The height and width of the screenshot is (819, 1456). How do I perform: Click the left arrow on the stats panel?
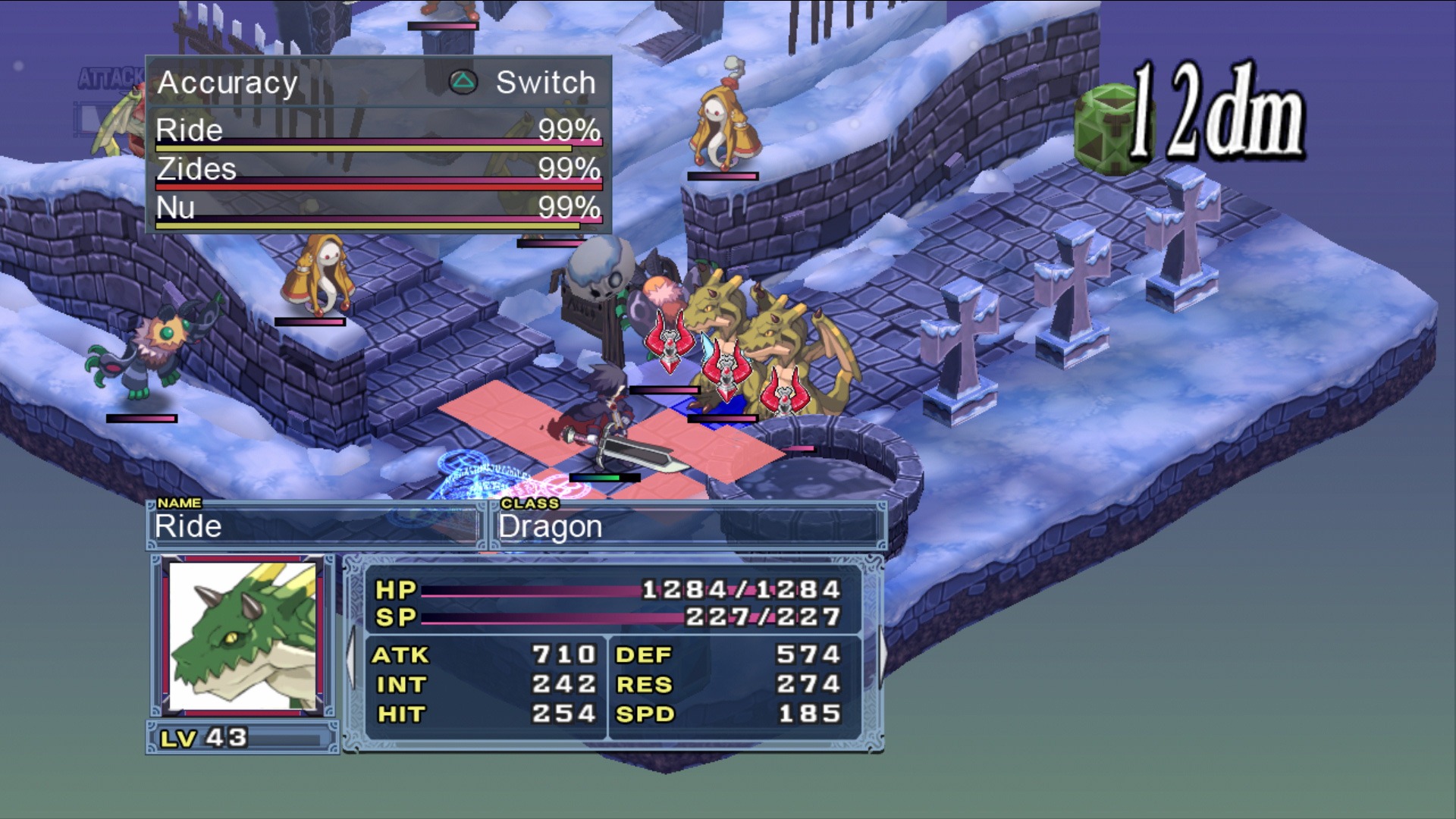(x=351, y=657)
